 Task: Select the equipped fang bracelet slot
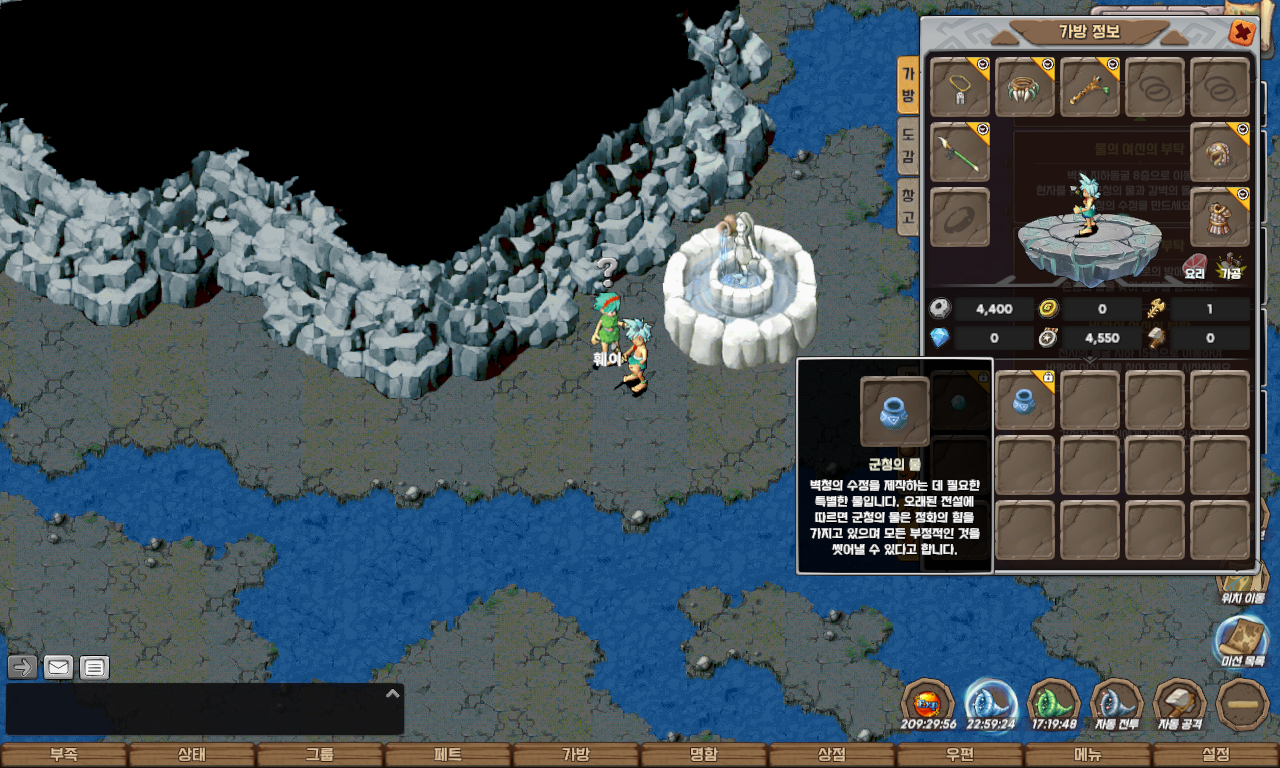(1025, 87)
